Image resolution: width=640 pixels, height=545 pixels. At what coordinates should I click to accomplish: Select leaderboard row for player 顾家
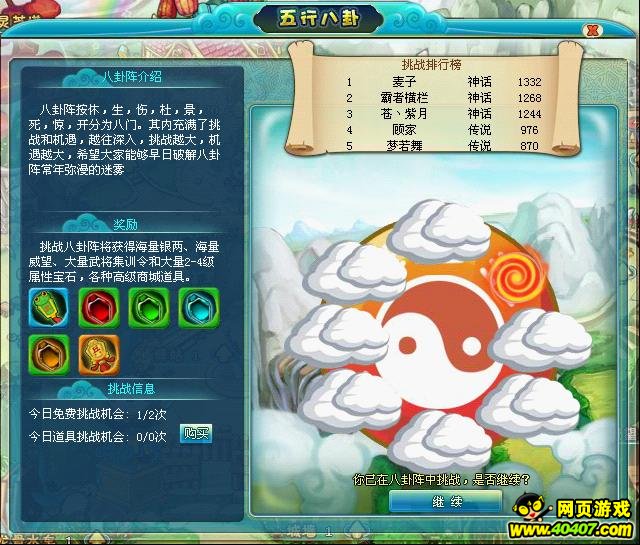[445, 130]
